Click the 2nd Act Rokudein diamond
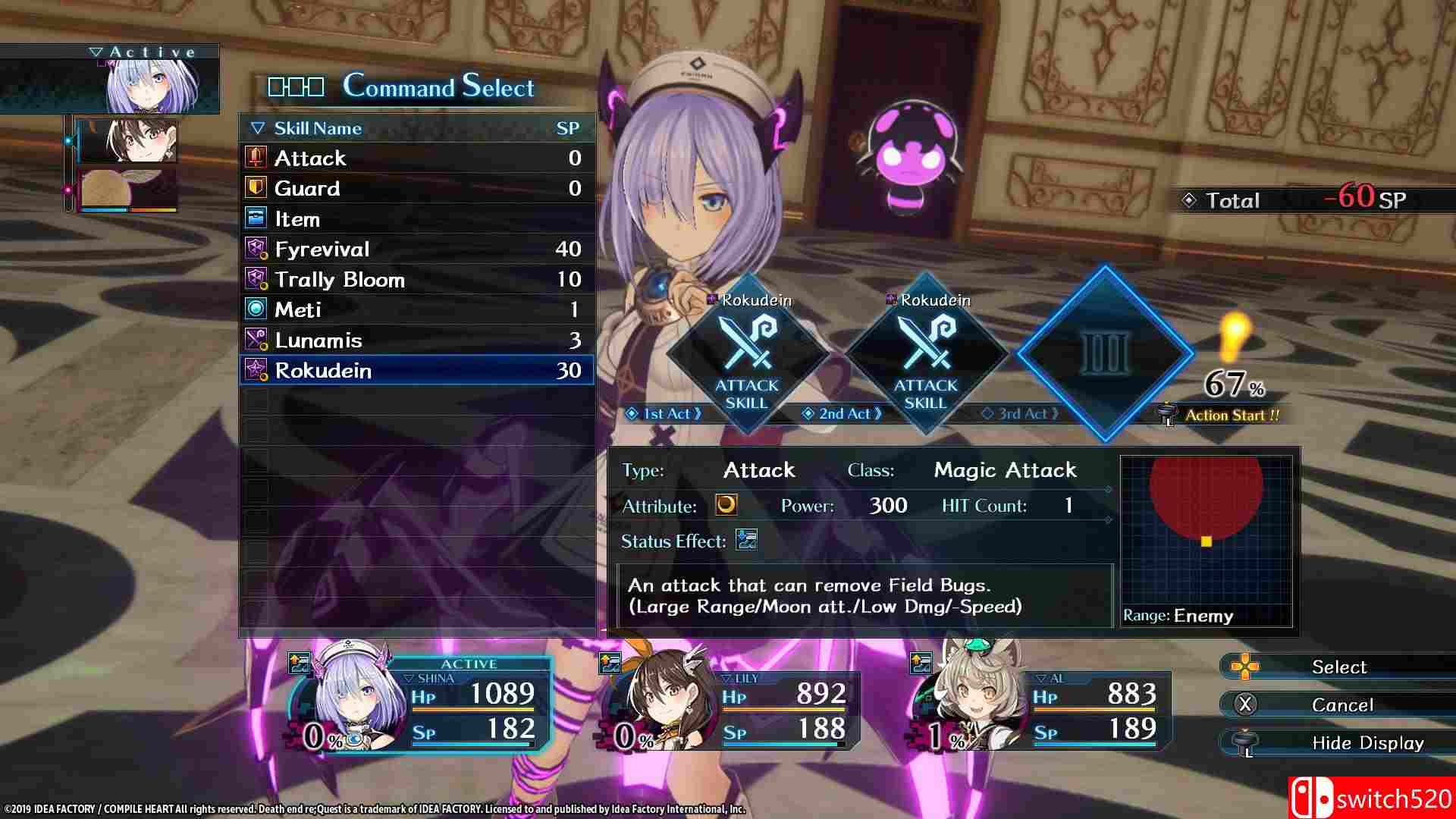 [925, 354]
